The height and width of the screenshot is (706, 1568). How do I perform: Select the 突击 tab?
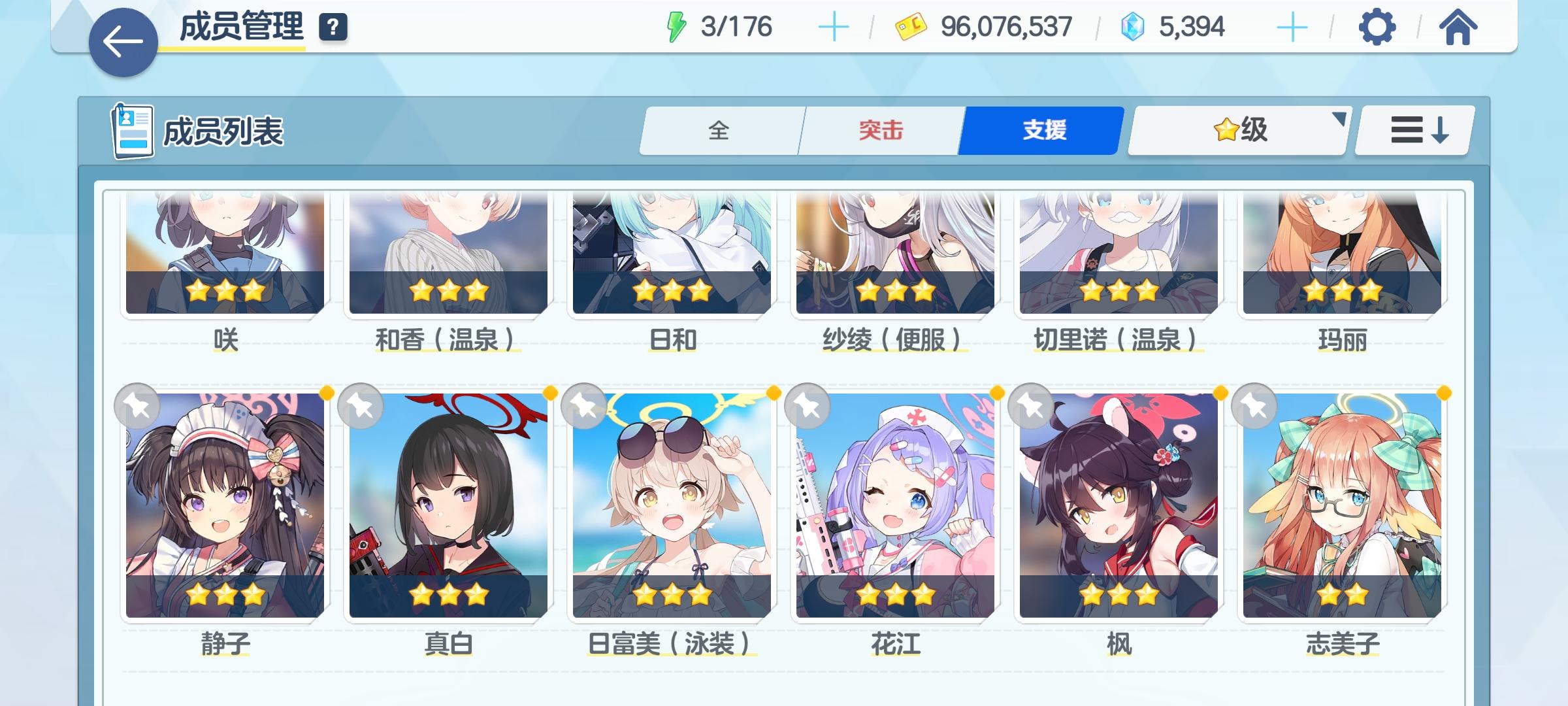coord(880,129)
